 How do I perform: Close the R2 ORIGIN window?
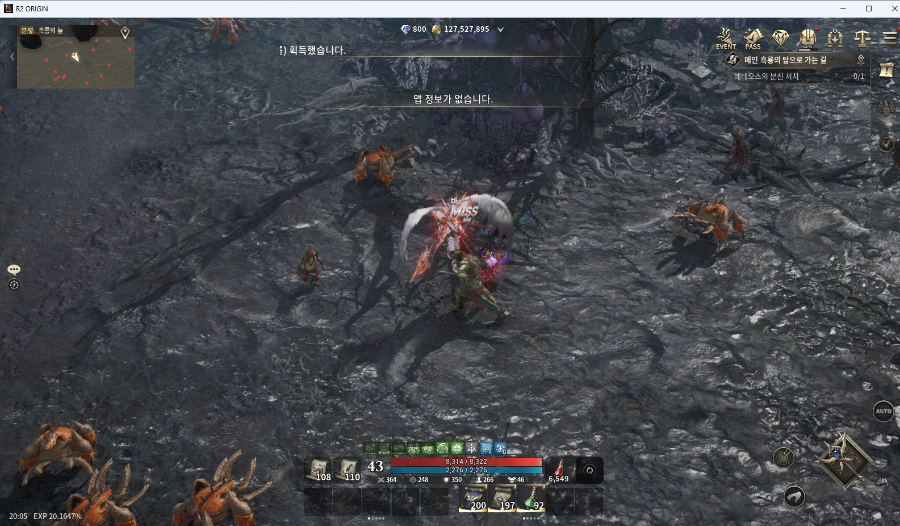[x=889, y=9]
